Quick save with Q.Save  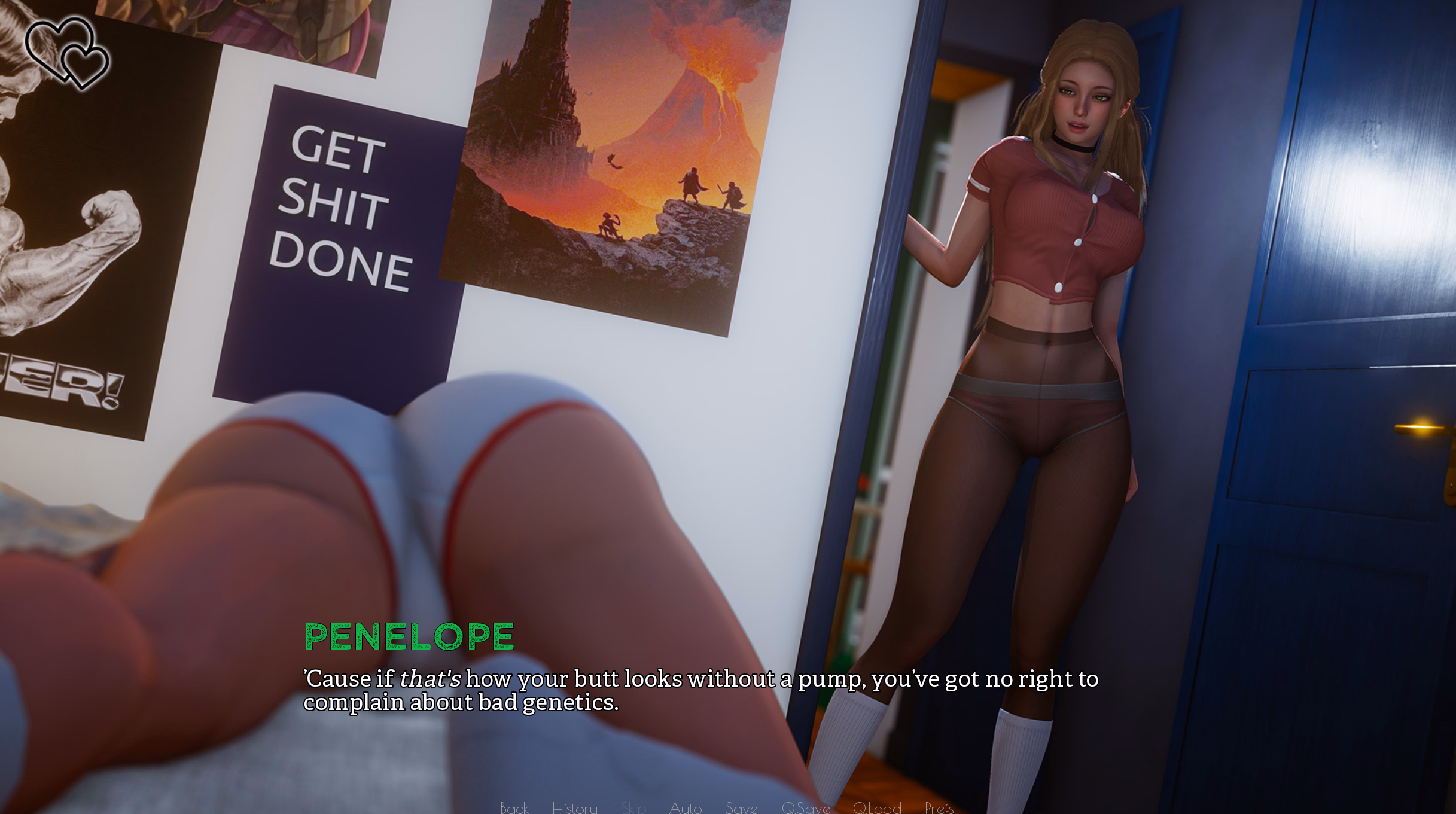tap(805, 807)
